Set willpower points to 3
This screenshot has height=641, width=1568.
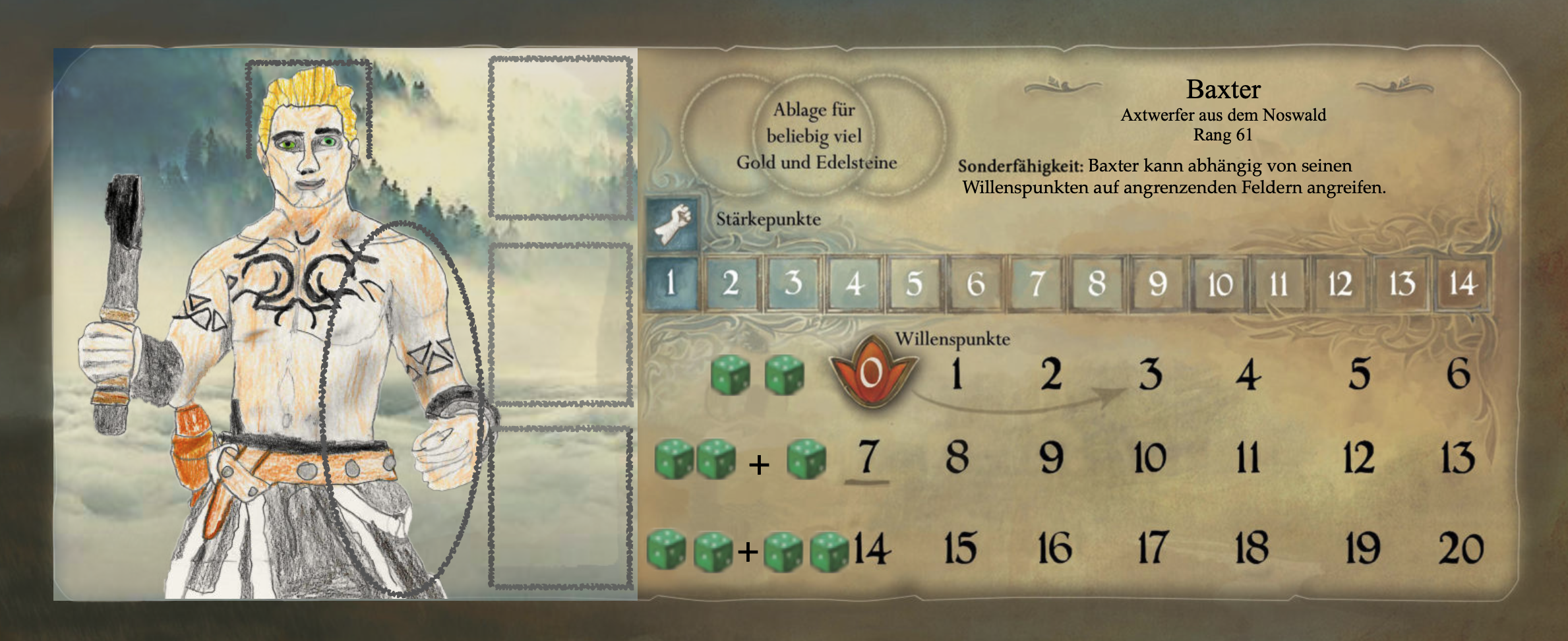point(1151,375)
